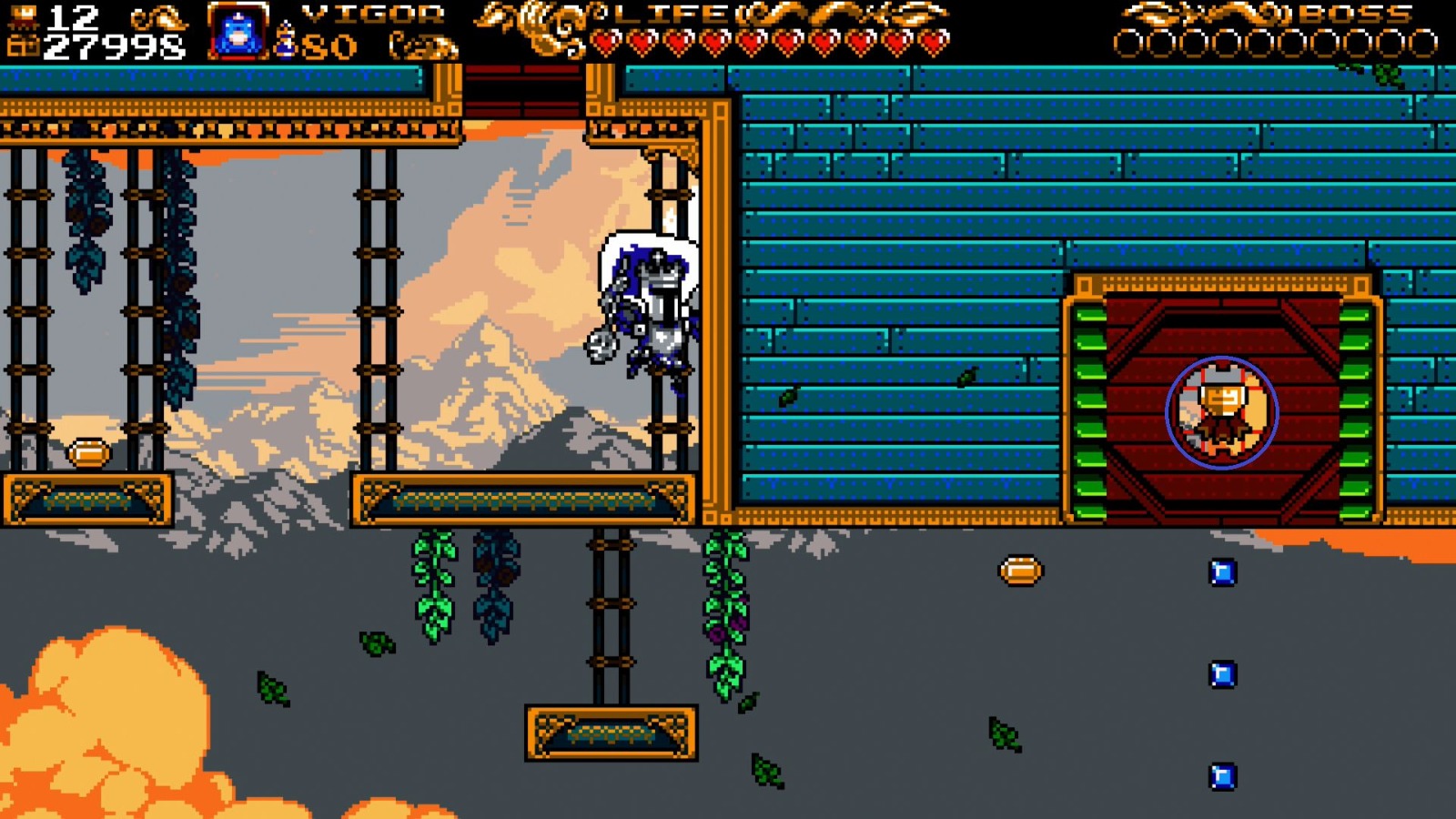The image size is (1456, 819).
Task: Toggle the top-left green light on the door frame
Action: 1089,314
